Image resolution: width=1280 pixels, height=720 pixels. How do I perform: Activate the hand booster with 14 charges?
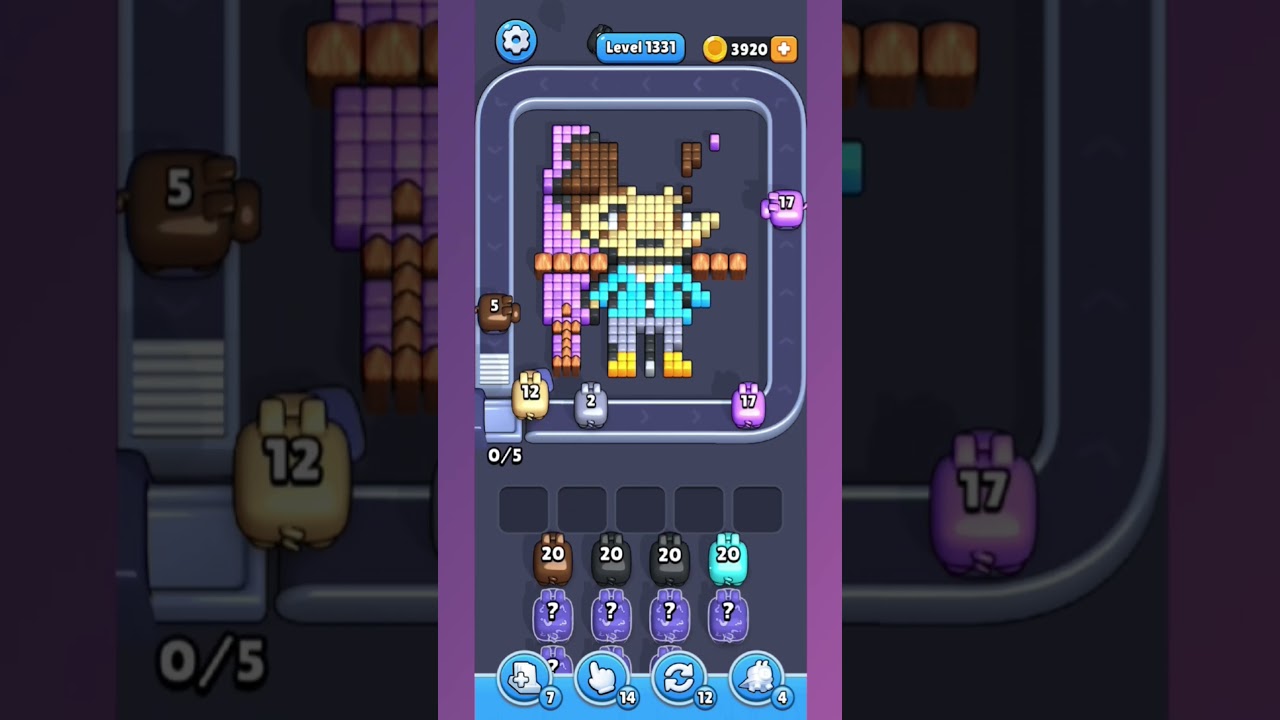point(602,677)
